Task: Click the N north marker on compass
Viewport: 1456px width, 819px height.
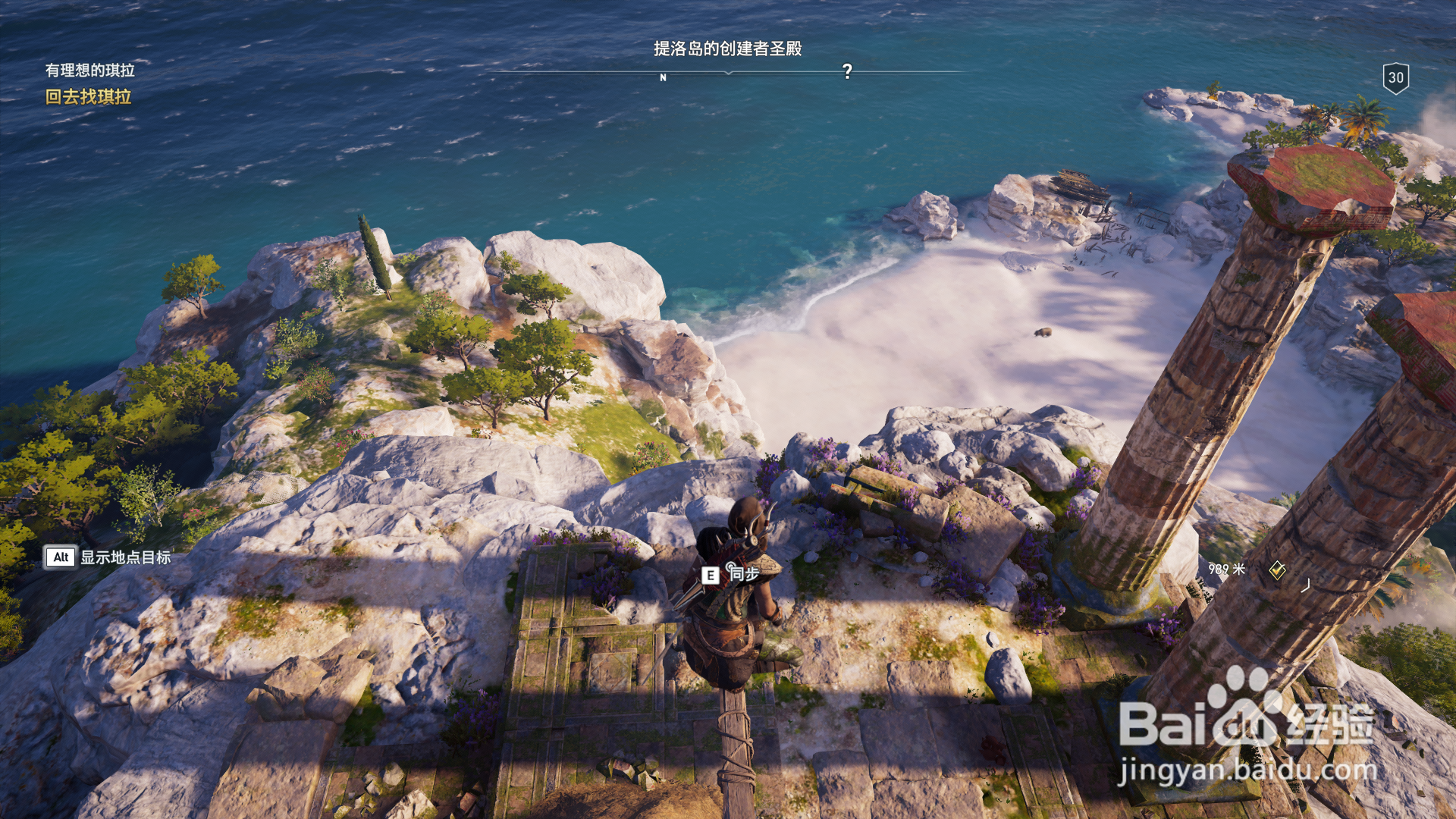Action: tap(663, 77)
